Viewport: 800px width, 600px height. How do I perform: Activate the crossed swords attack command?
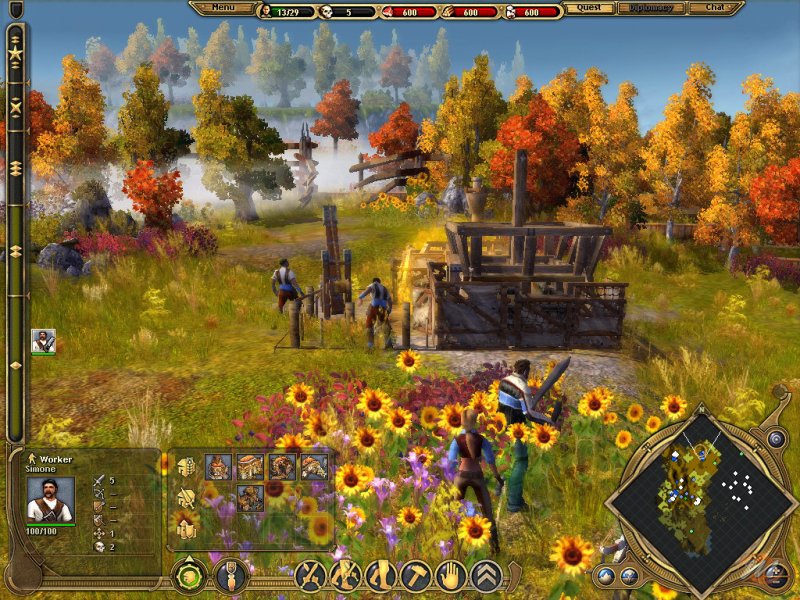tap(311, 575)
